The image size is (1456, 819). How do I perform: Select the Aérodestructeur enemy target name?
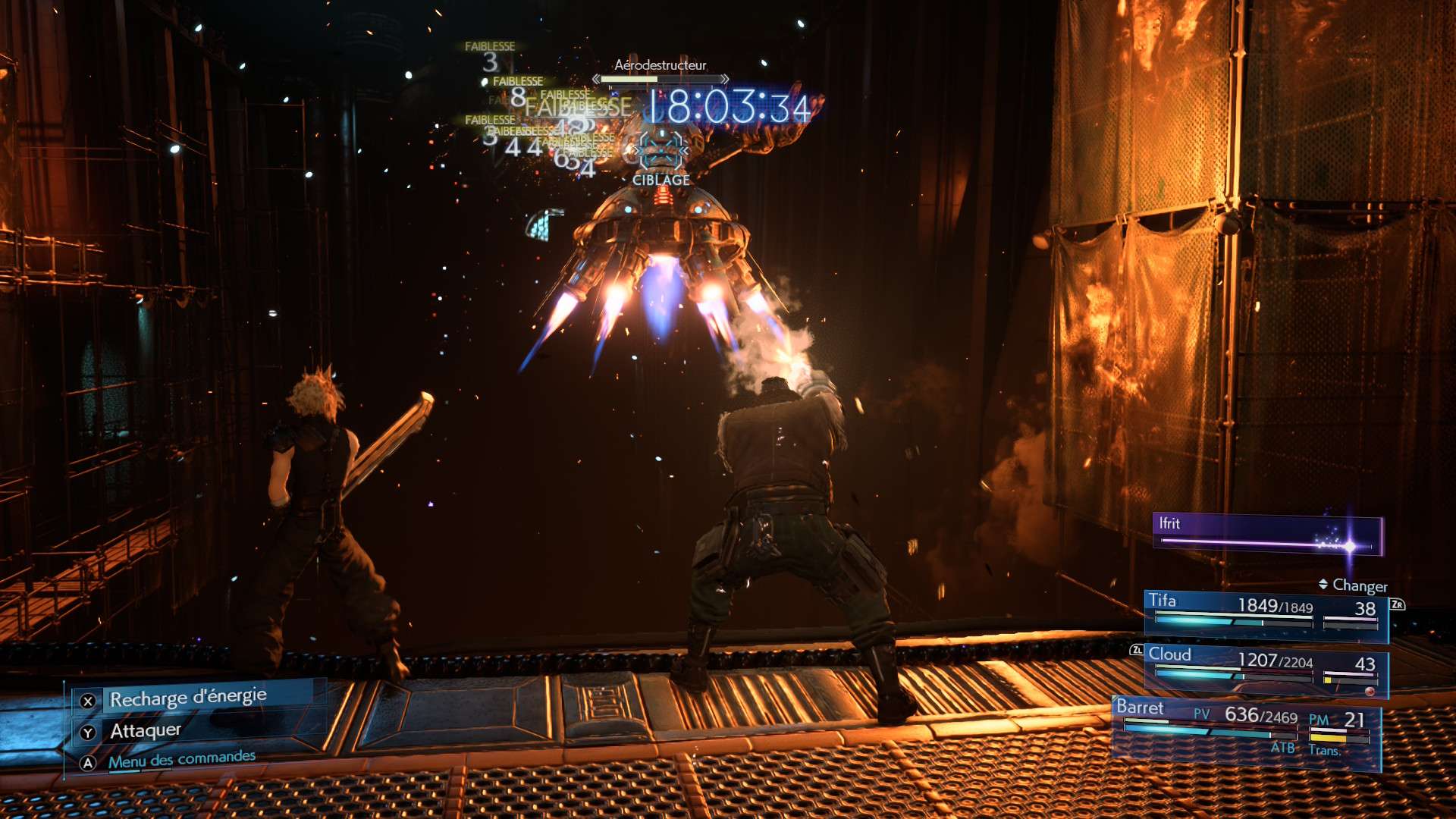pyautogui.click(x=660, y=65)
